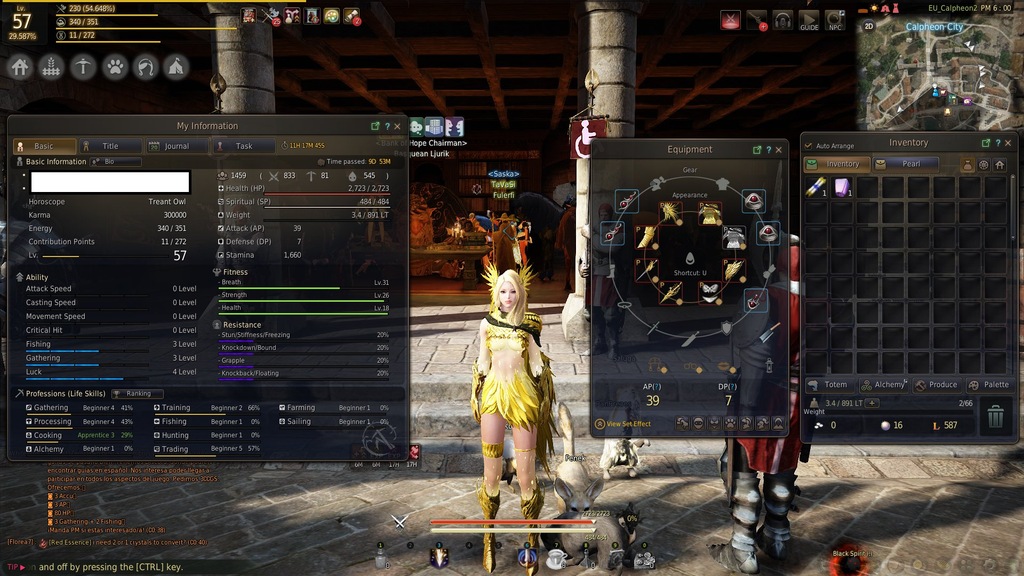This screenshot has height=576, width=1024.
Task: Select the Task tab in My Information
Action: coord(242,146)
